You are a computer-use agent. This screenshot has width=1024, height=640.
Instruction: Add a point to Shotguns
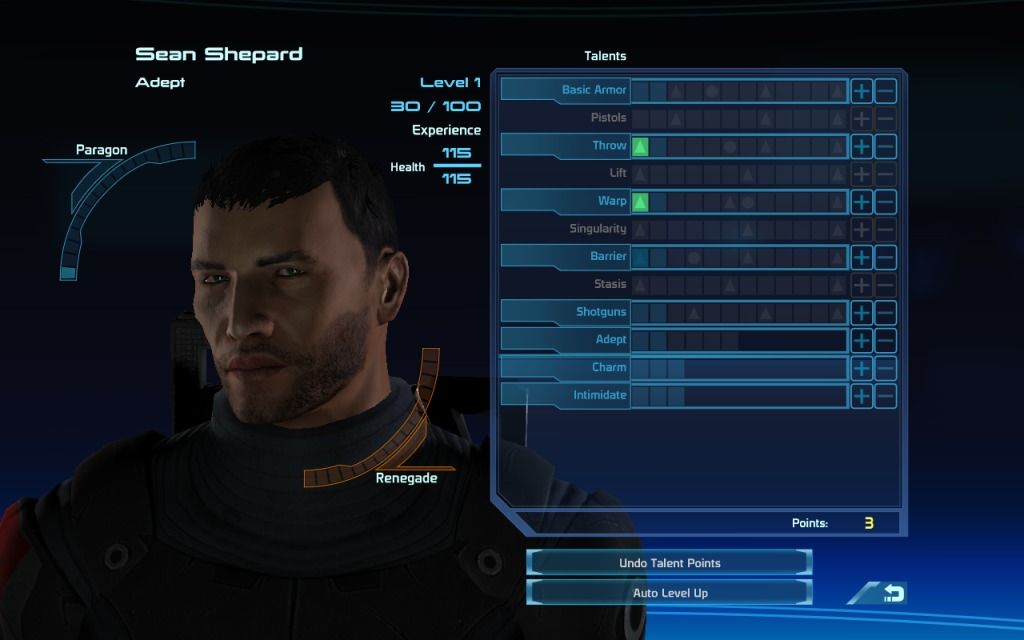pyautogui.click(x=861, y=313)
